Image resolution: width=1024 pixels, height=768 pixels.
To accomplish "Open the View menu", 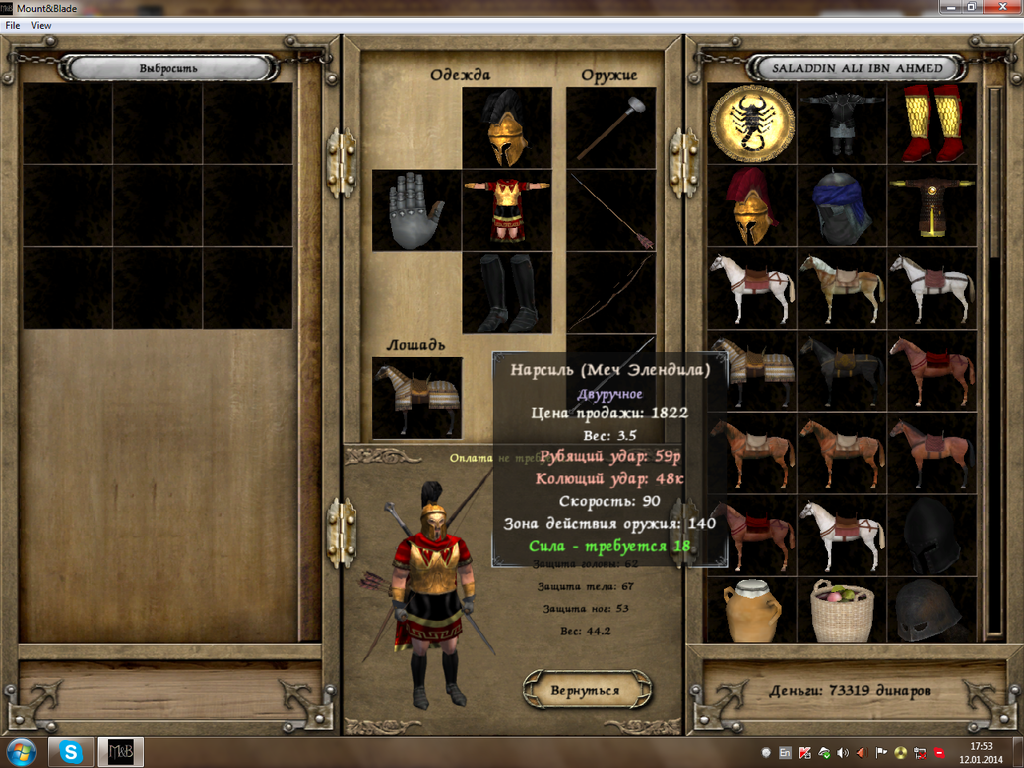I will (41, 25).
